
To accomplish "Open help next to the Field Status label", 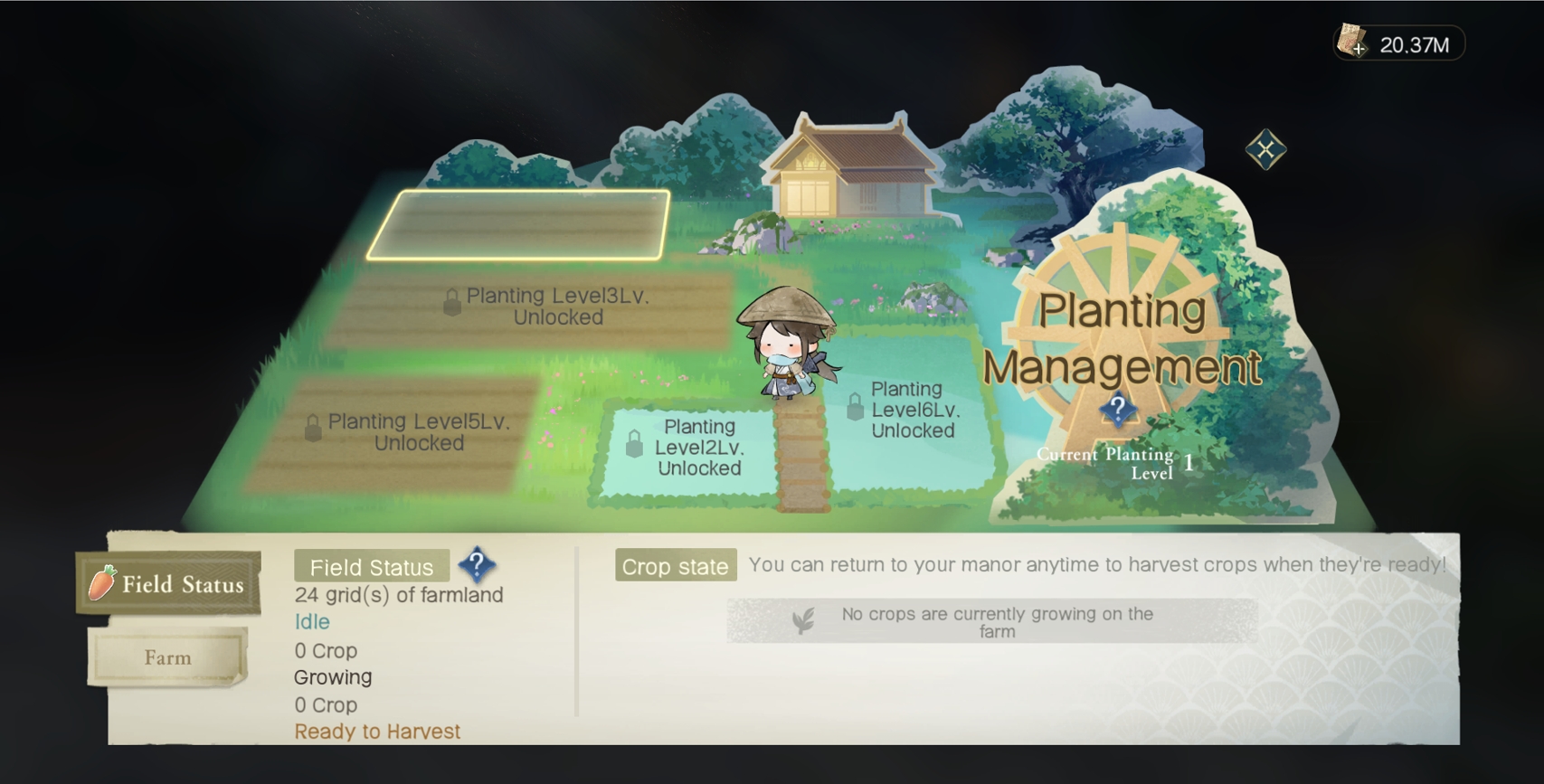I will coord(477,565).
